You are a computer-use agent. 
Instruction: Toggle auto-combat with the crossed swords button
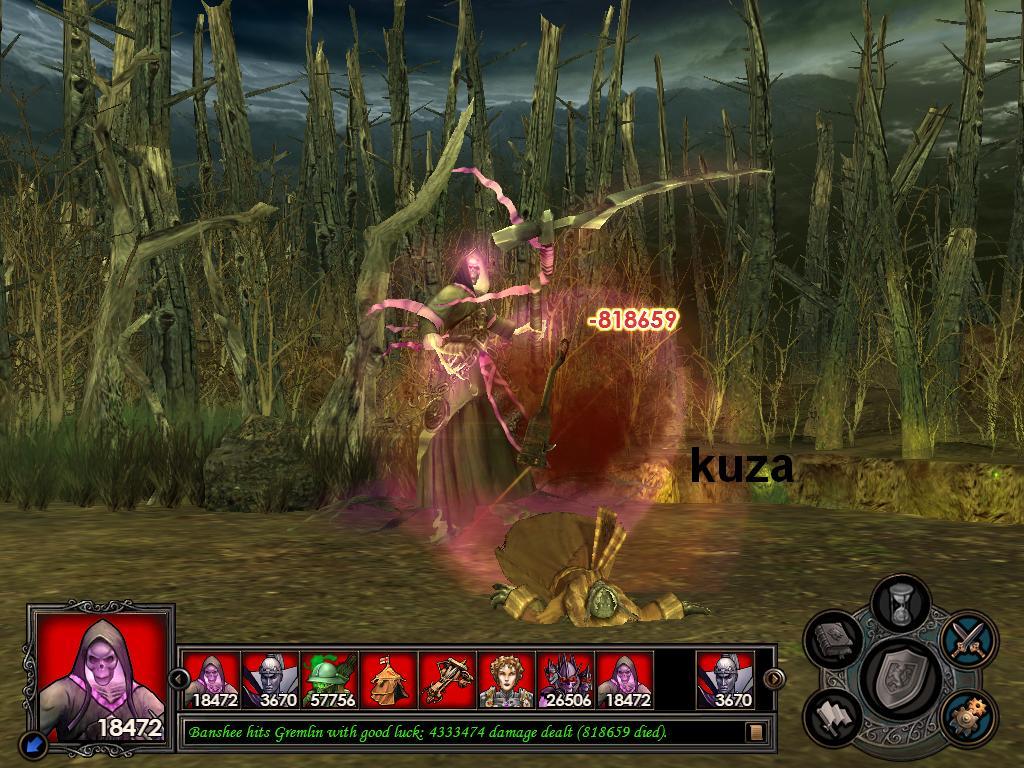pos(968,637)
